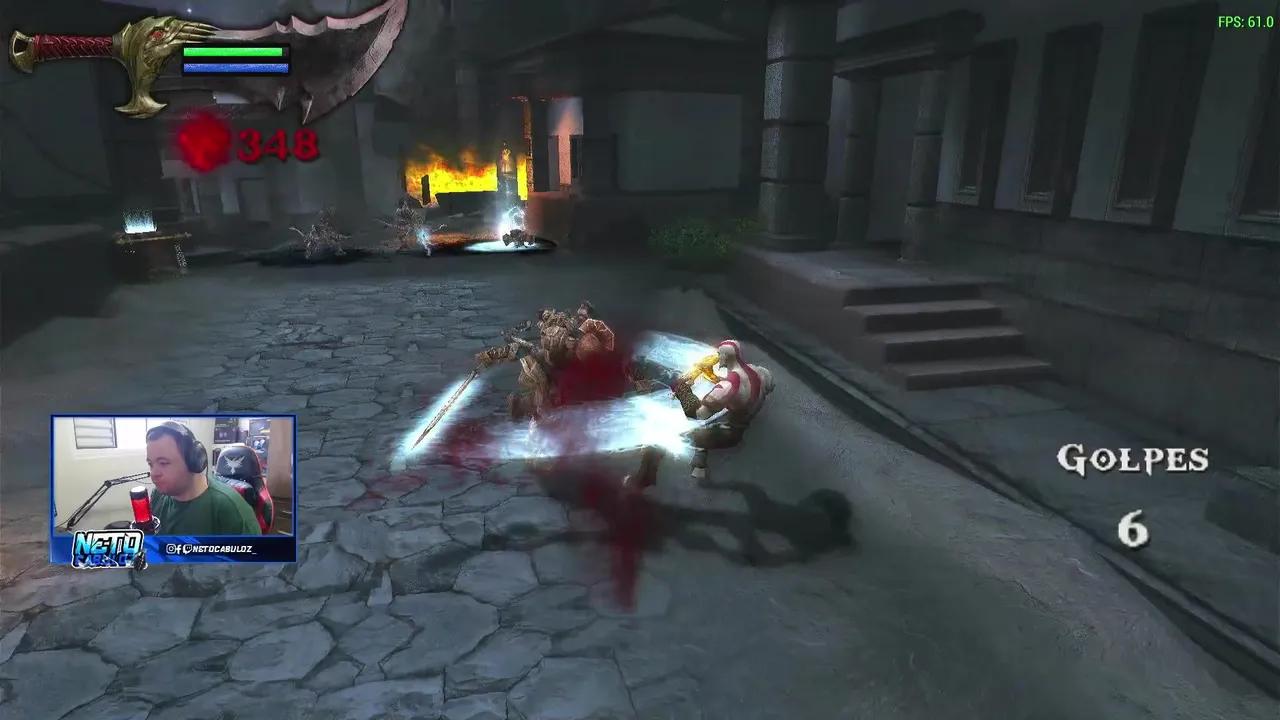Click the Facebook icon beside the streamer handle
1280x720 pixels.
pos(179,548)
